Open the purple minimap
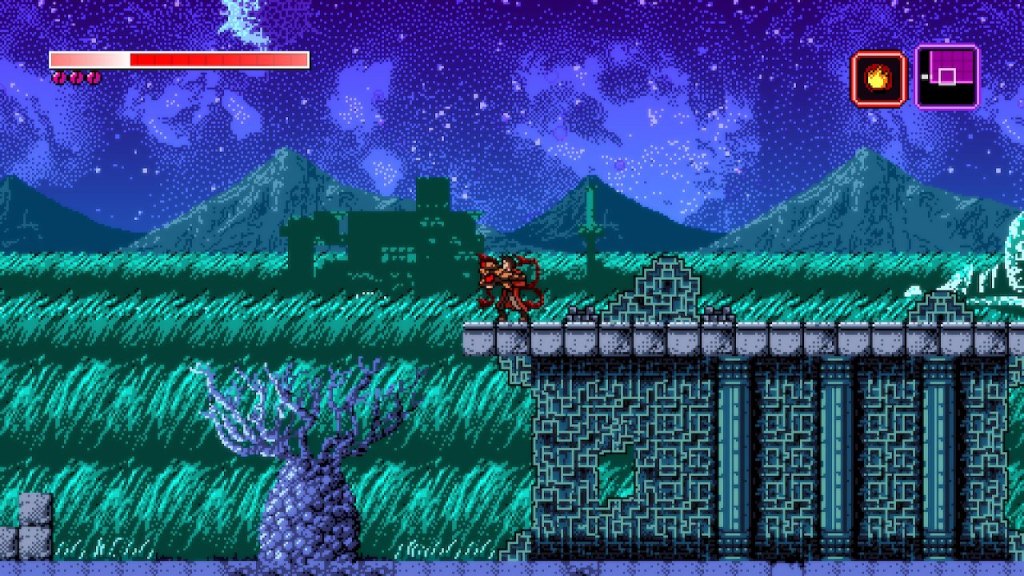The width and height of the screenshot is (1024, 576). point(946,77)
